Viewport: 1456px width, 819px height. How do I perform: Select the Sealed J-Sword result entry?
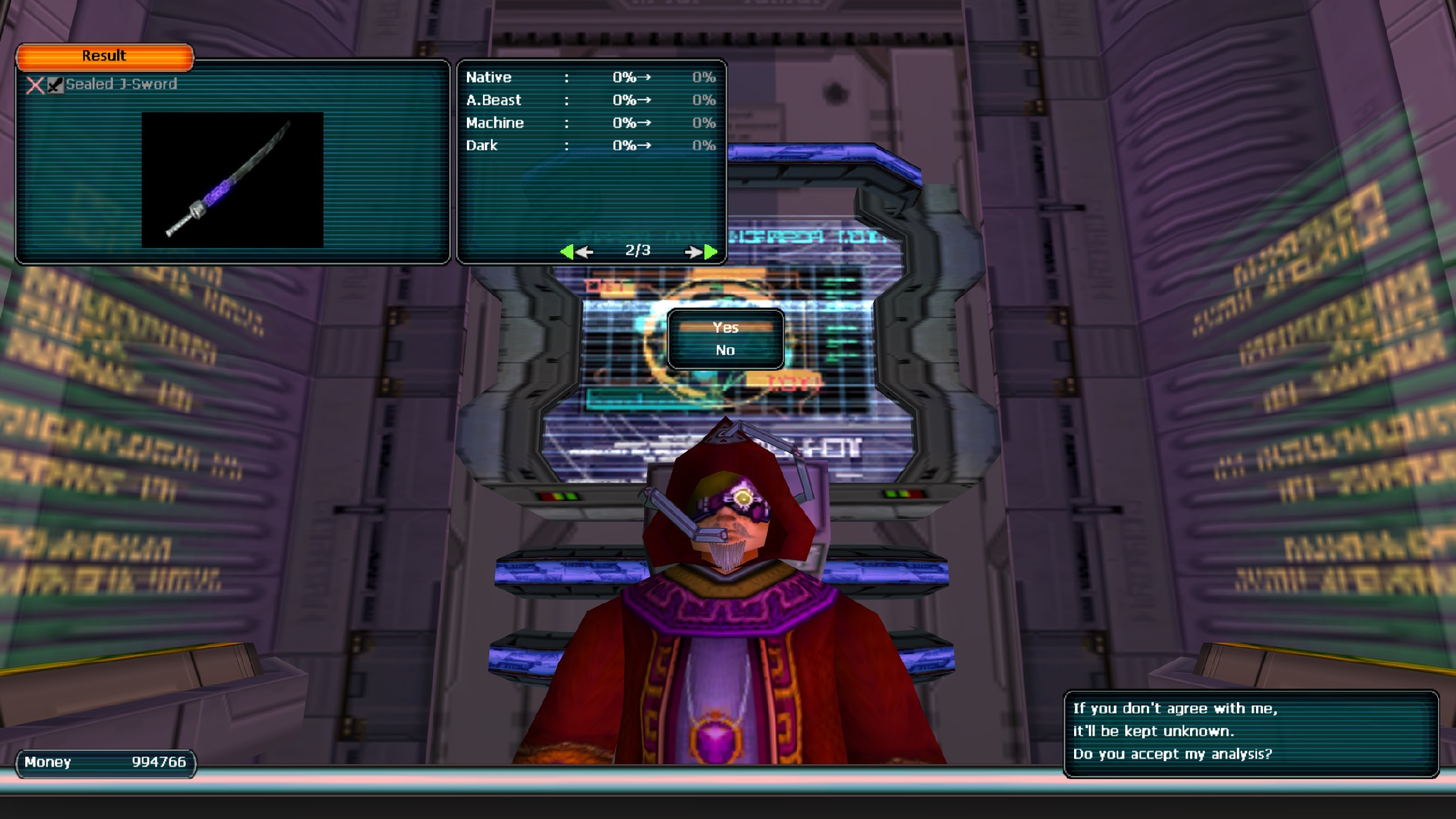pos(121,84)
